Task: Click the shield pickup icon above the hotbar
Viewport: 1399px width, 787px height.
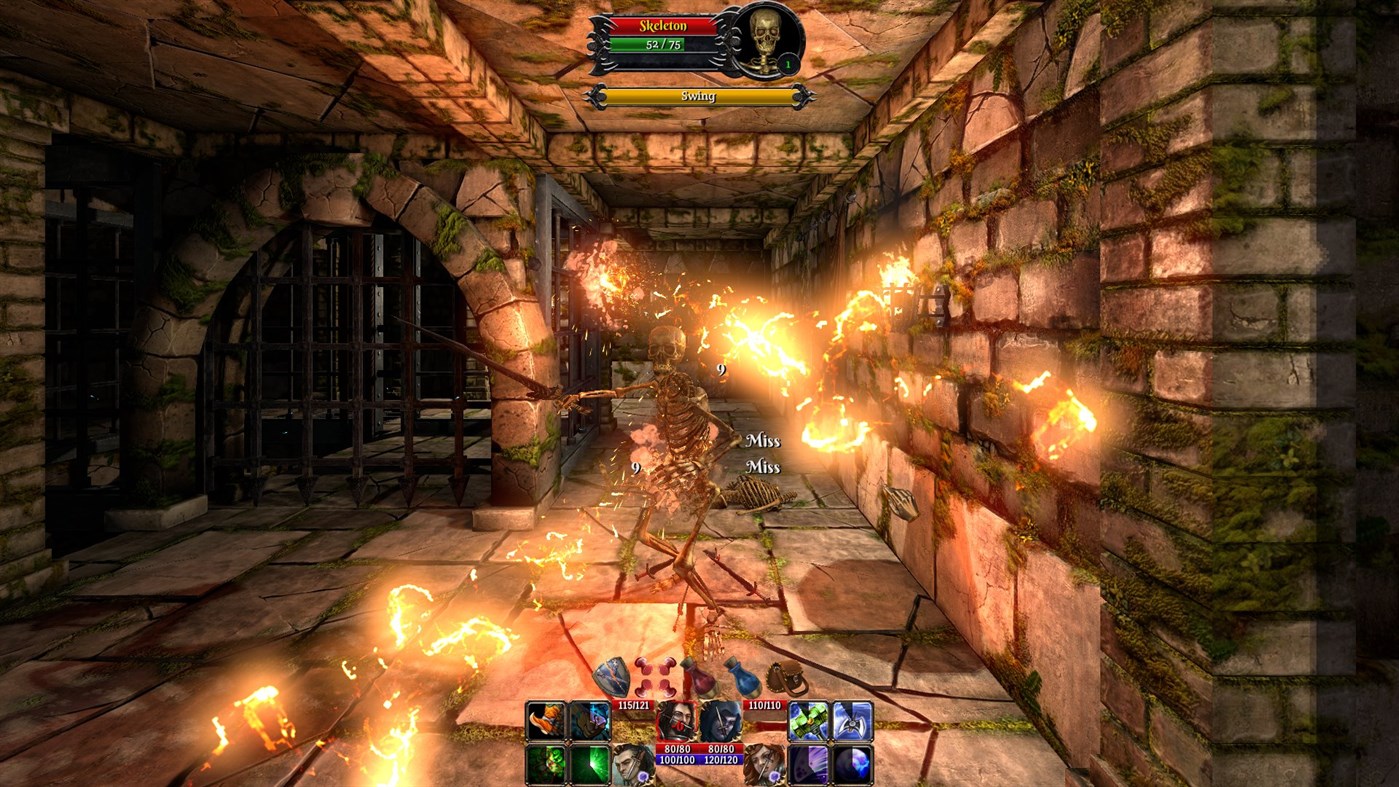Action: coord(612,675)
